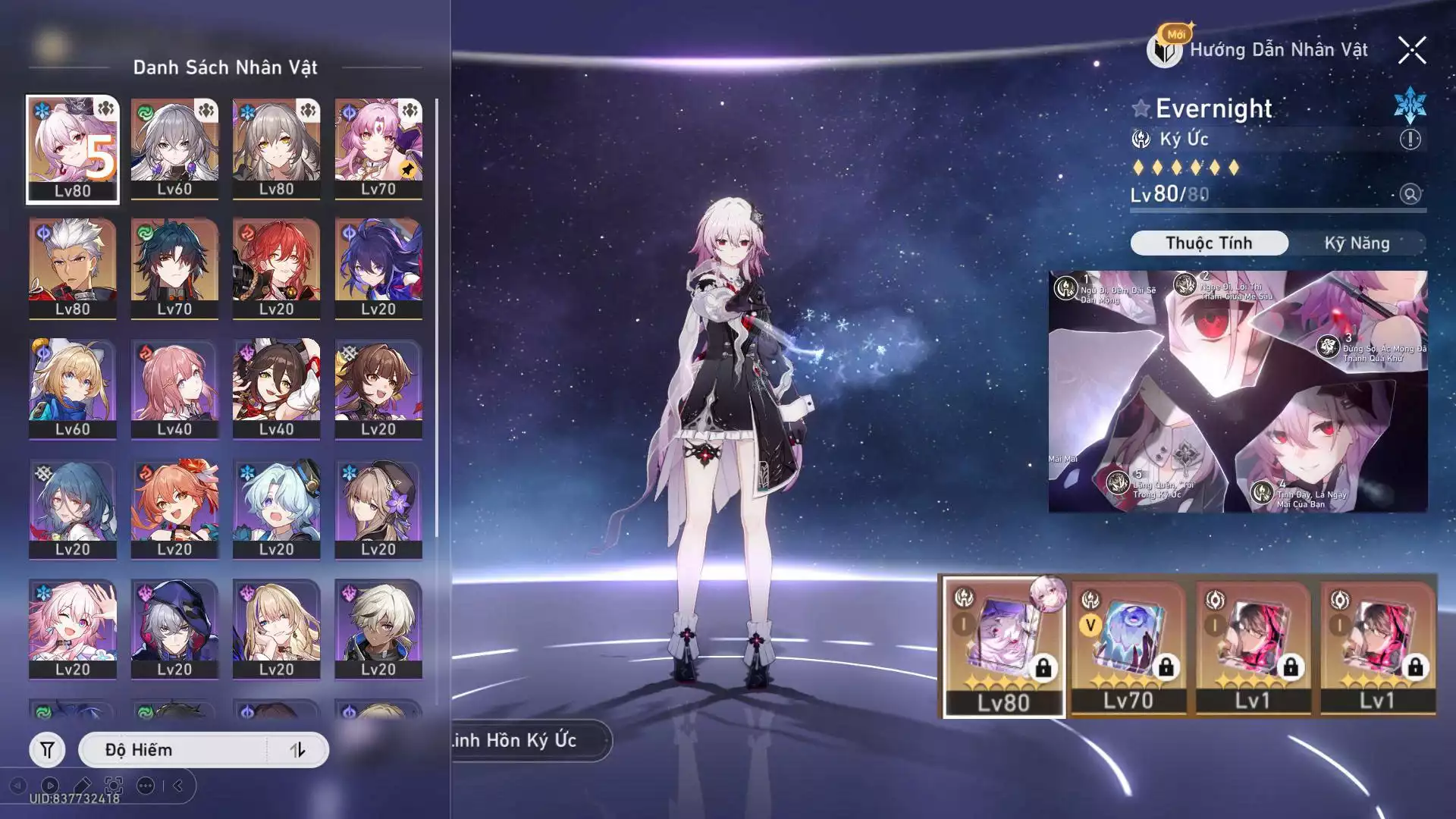Select the Thuộc Tính tab
This screenshot has width=1456, height=819.
tap(1209, 243)
